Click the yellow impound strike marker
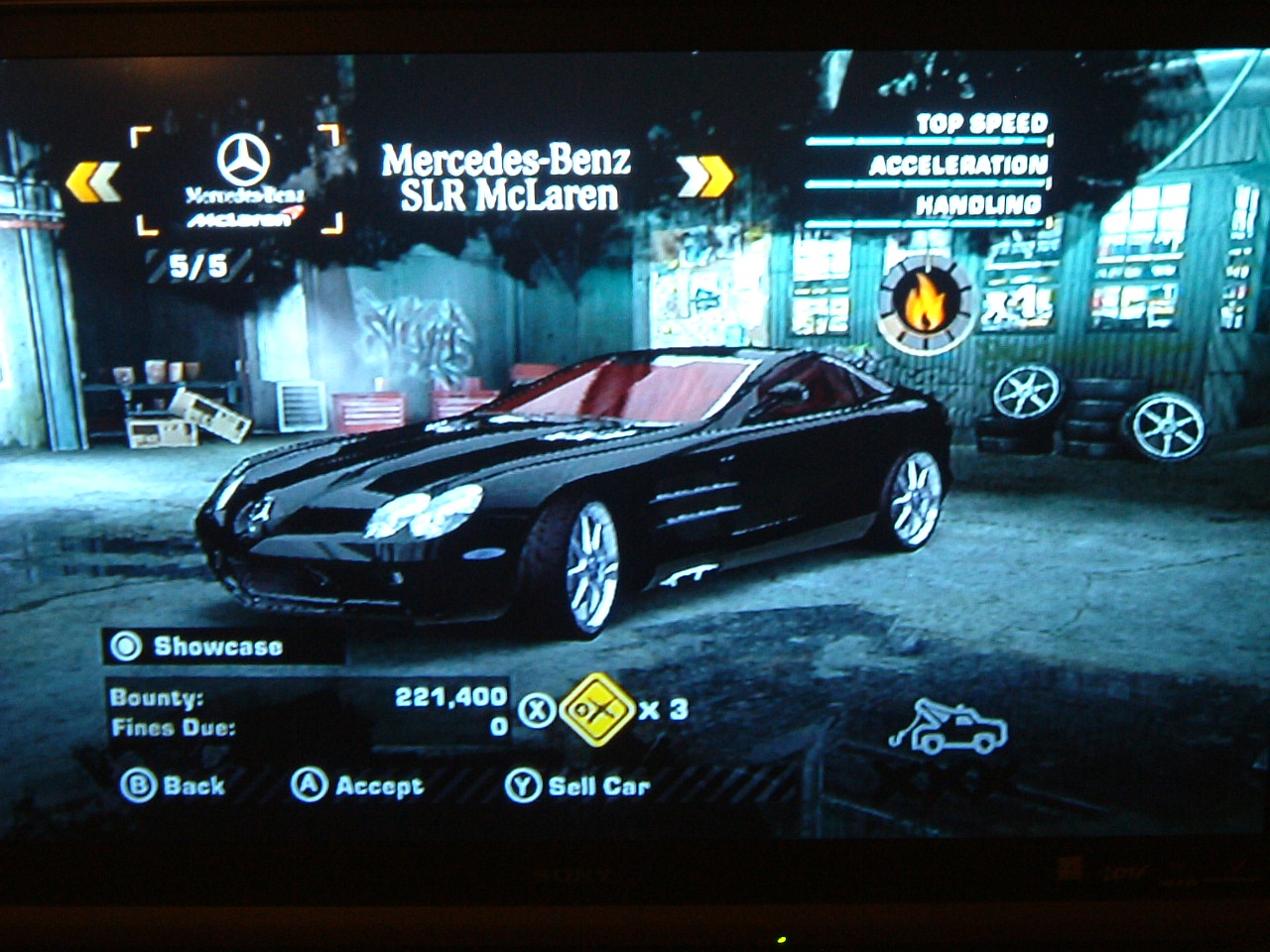Screen dimensions: 1270x952 596,710
